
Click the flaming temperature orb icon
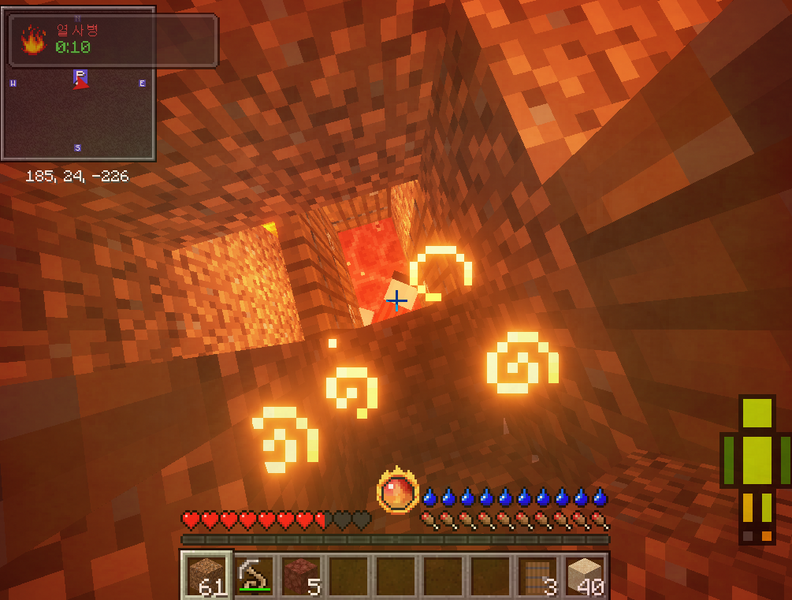(x=396, y=492)
